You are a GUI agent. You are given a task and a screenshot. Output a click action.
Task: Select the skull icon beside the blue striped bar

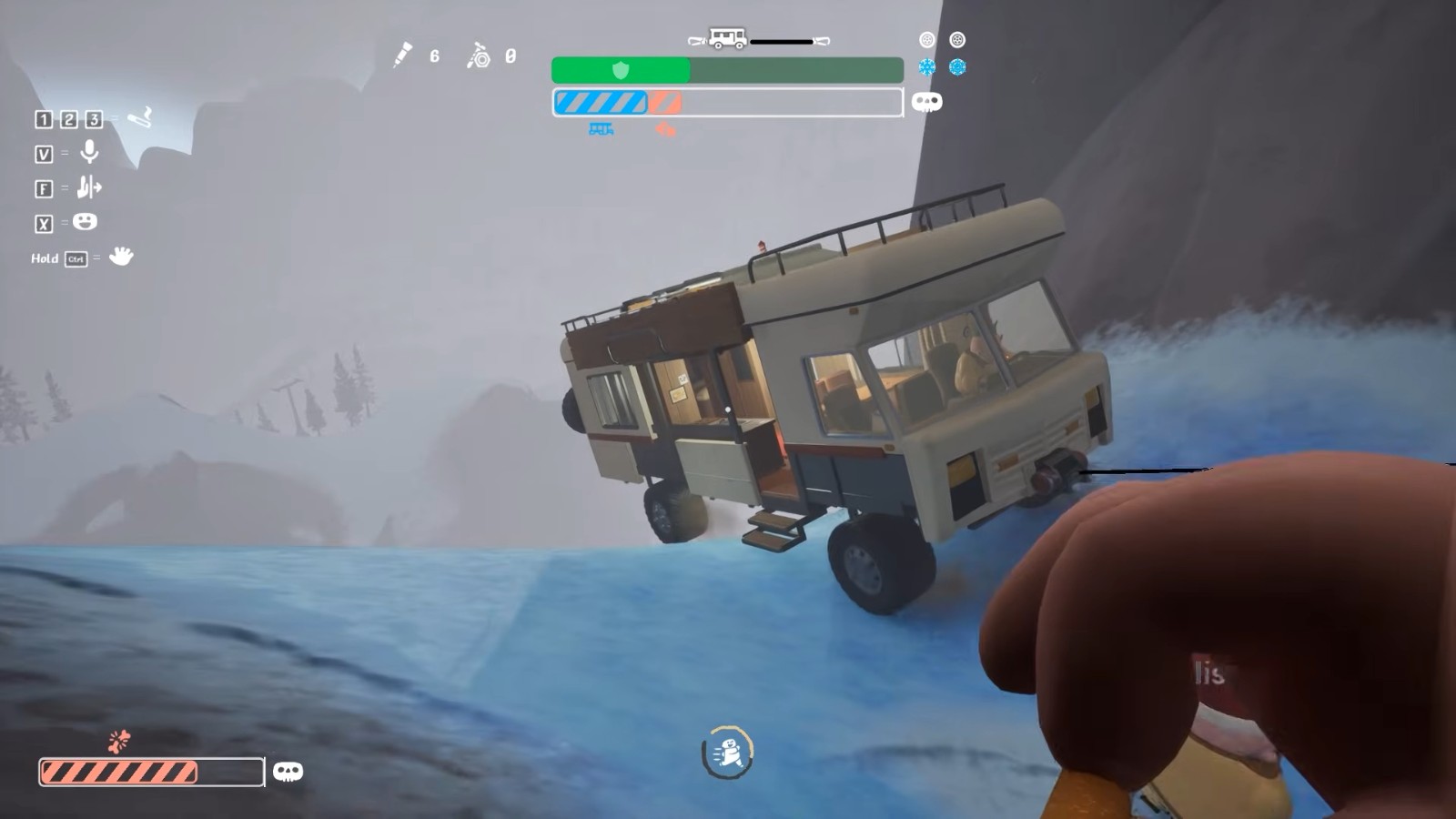click(x=926, y=102)
